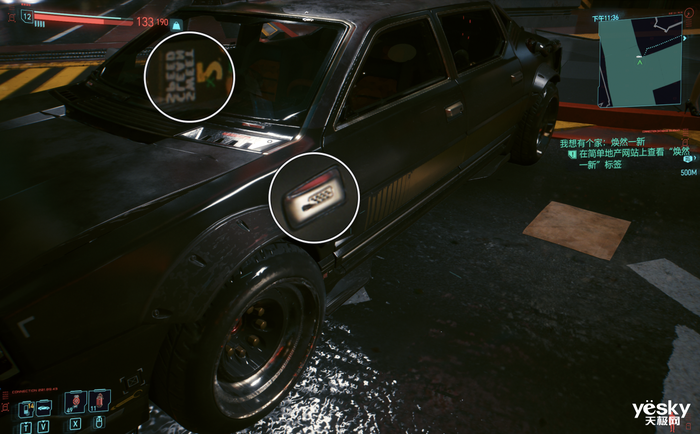Click the carry weight icon beside health

[x=176, y=24]
